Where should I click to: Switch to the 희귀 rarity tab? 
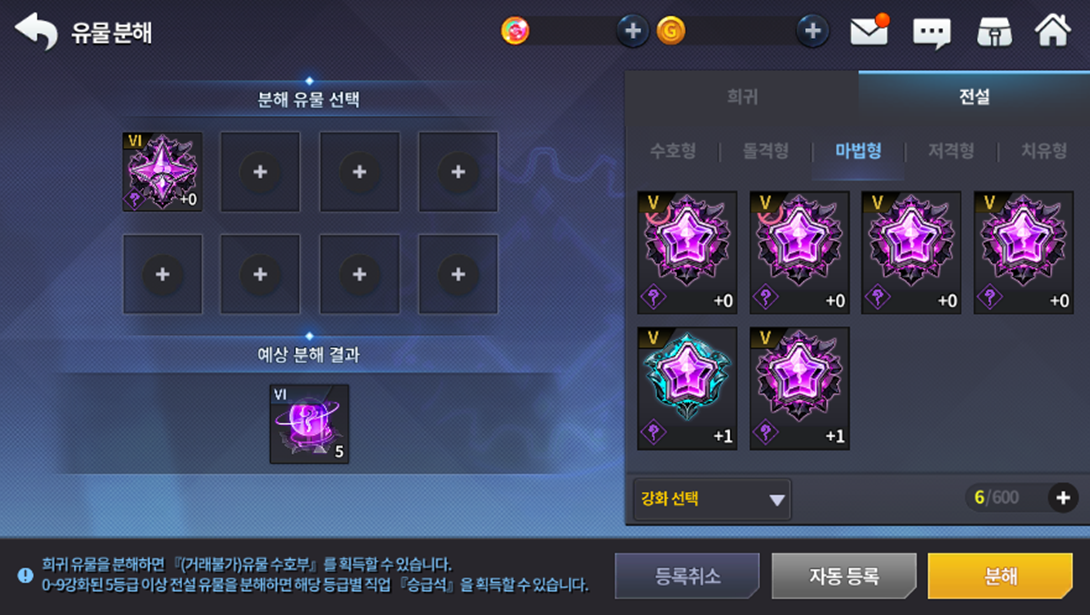tap(742, 97)
